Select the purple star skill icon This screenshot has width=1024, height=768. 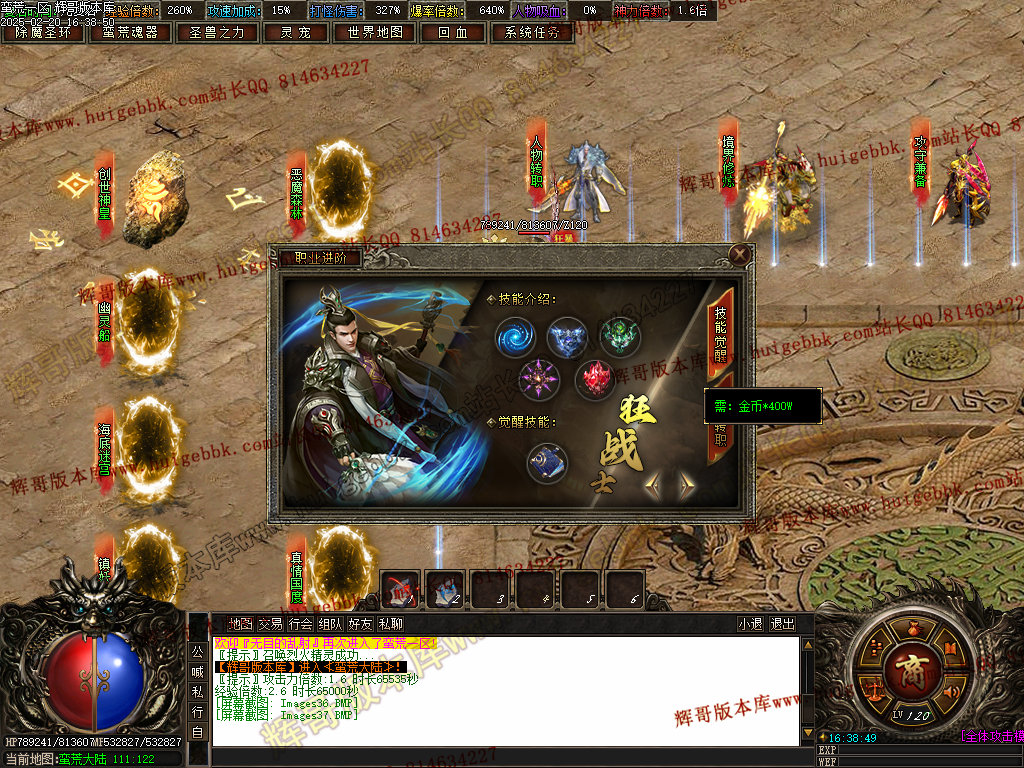click(x=539, y=379)
